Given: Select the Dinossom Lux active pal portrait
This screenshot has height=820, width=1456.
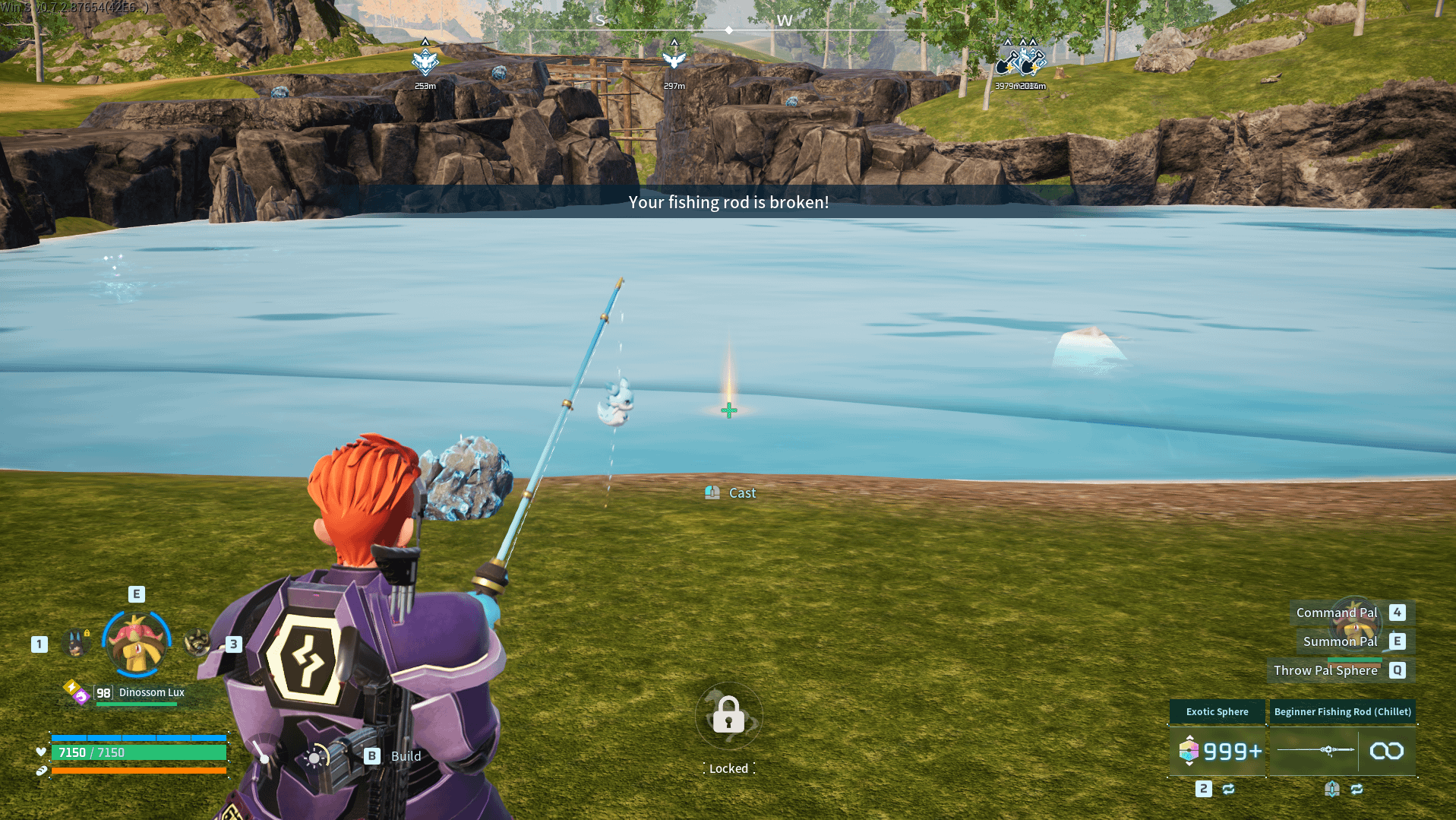Looking at the screenshot, I should point(137,643).
